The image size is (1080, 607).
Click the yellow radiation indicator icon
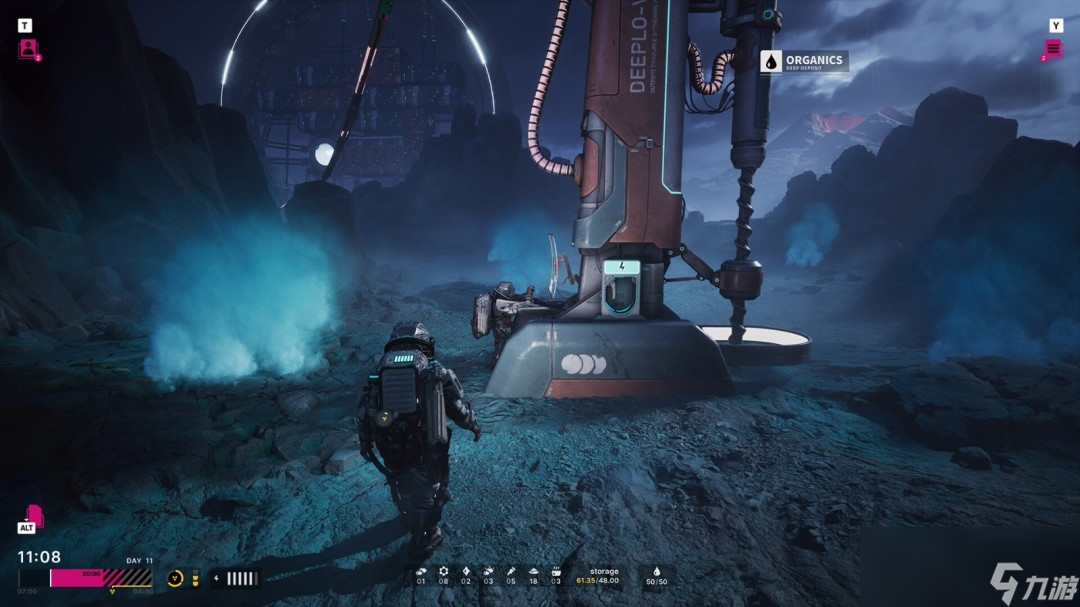point(175,578)
